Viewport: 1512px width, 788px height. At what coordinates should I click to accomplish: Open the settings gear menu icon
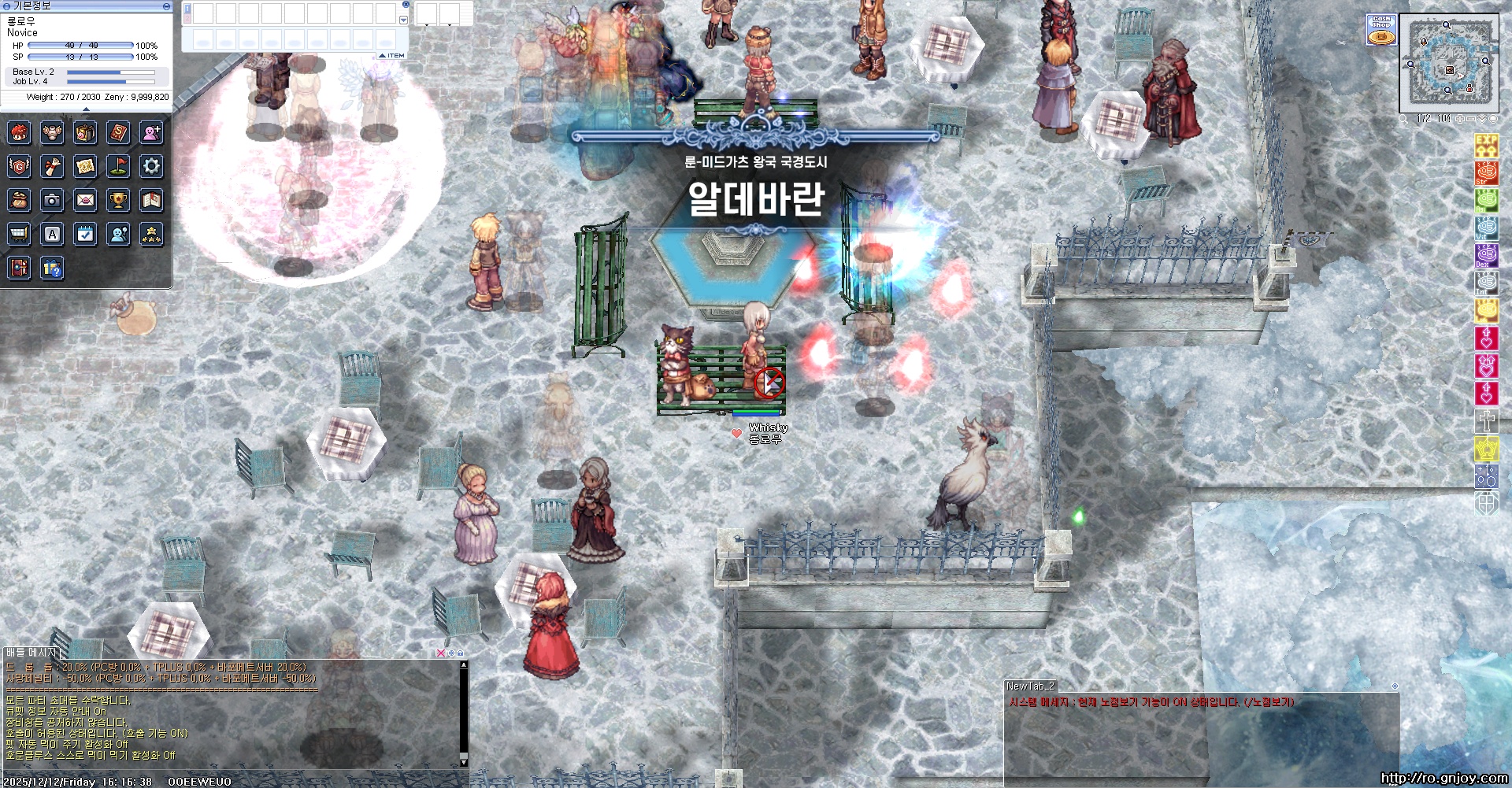click(x=151, y=166)
